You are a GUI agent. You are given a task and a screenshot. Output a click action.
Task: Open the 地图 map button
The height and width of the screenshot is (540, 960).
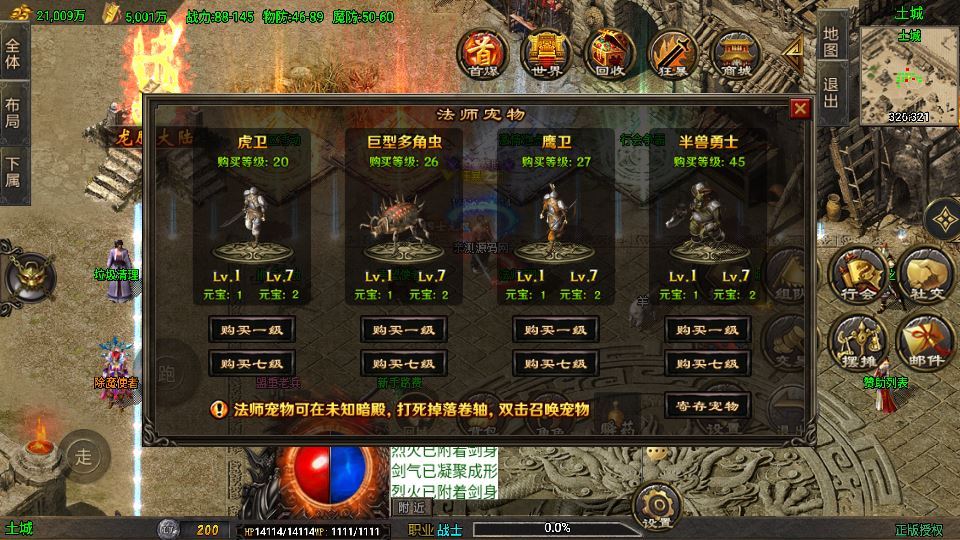[832, 40]
